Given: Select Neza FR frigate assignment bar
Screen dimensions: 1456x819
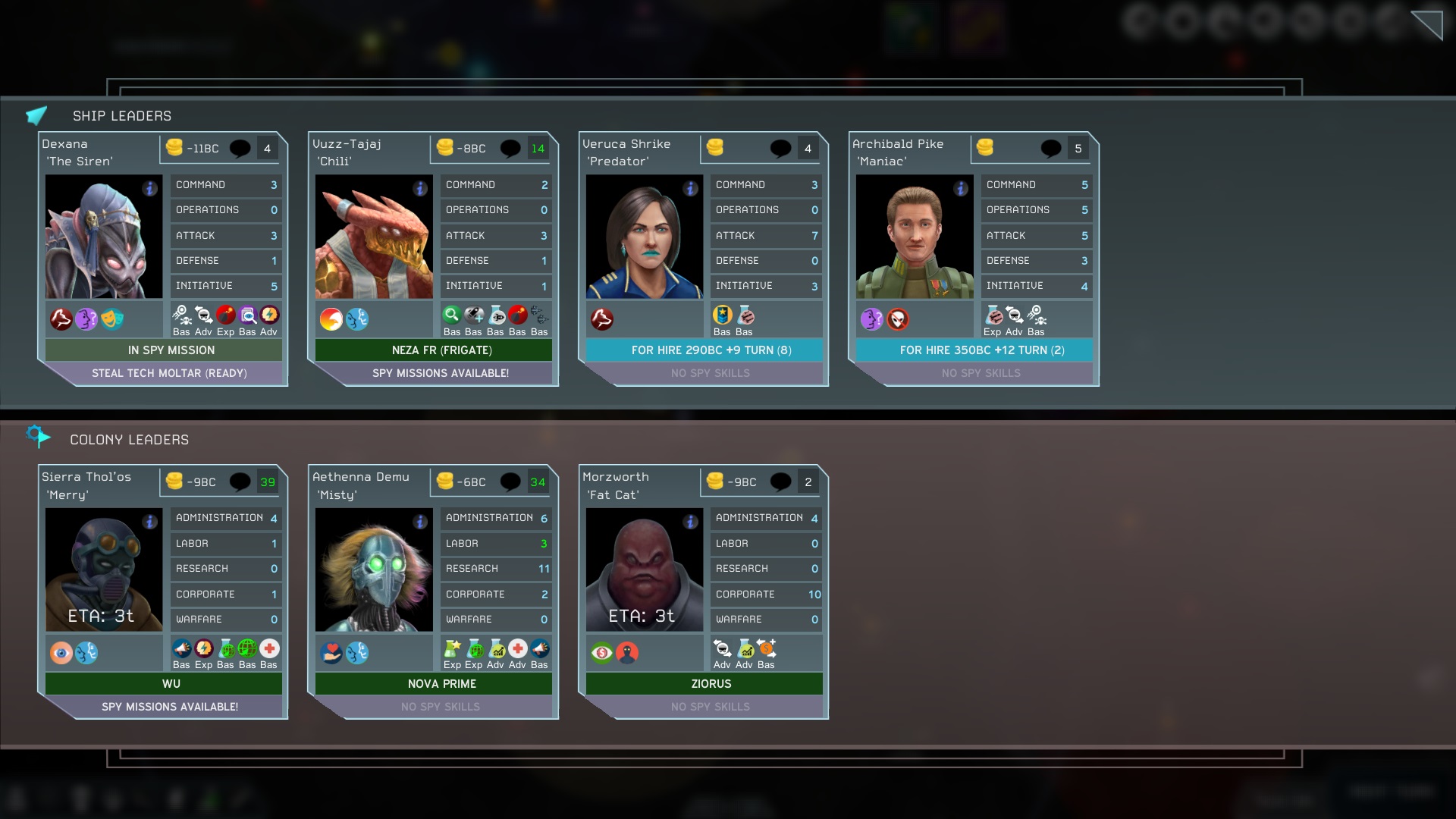Looking at the screenshot, I should (x=441, y=350).
